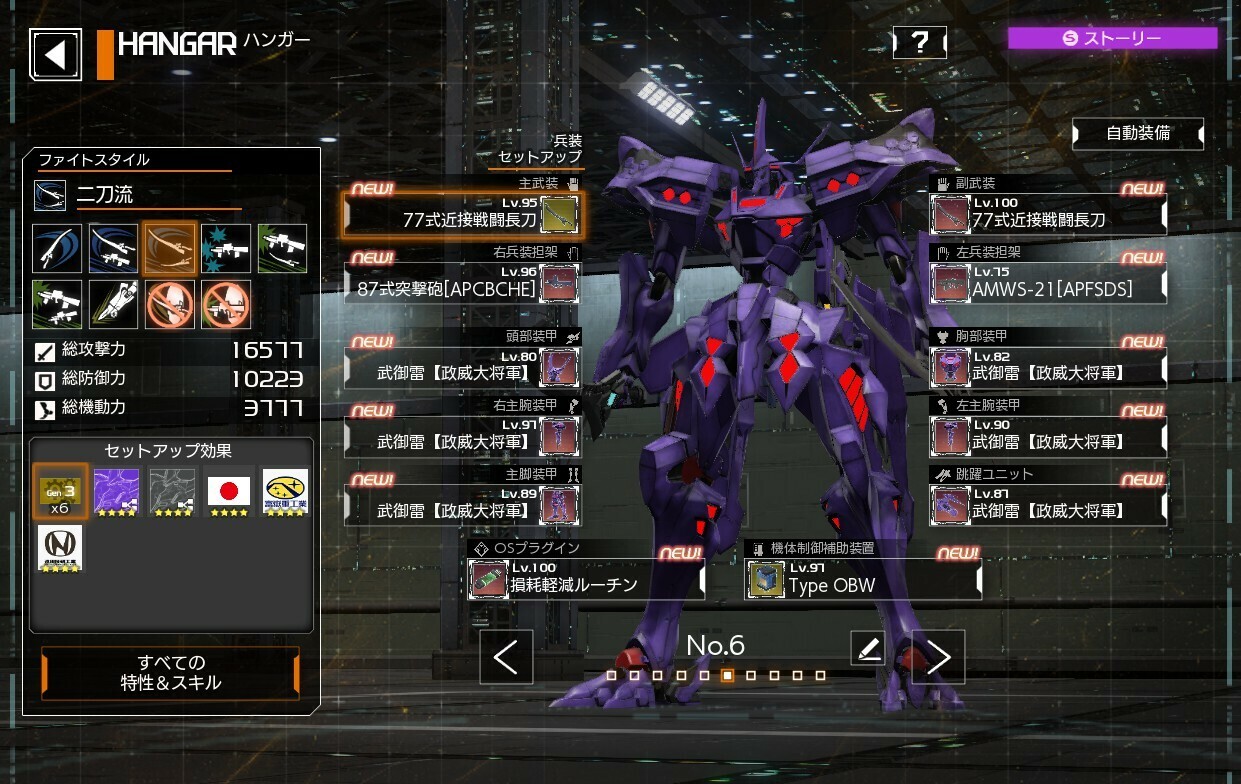Go back with the arrow button
This screenshot has width=1241, height=784.
[56, 54]
